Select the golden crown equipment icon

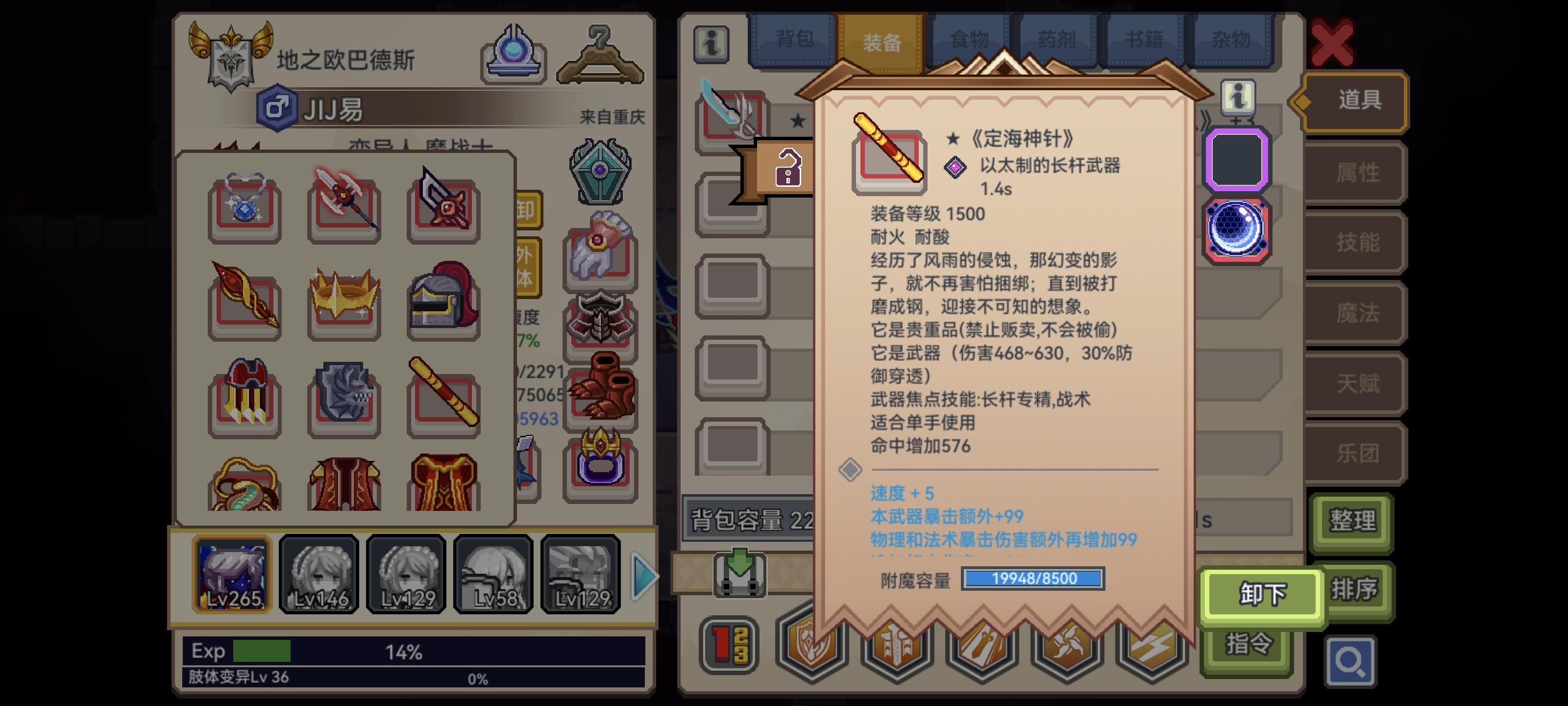point(344,302)
